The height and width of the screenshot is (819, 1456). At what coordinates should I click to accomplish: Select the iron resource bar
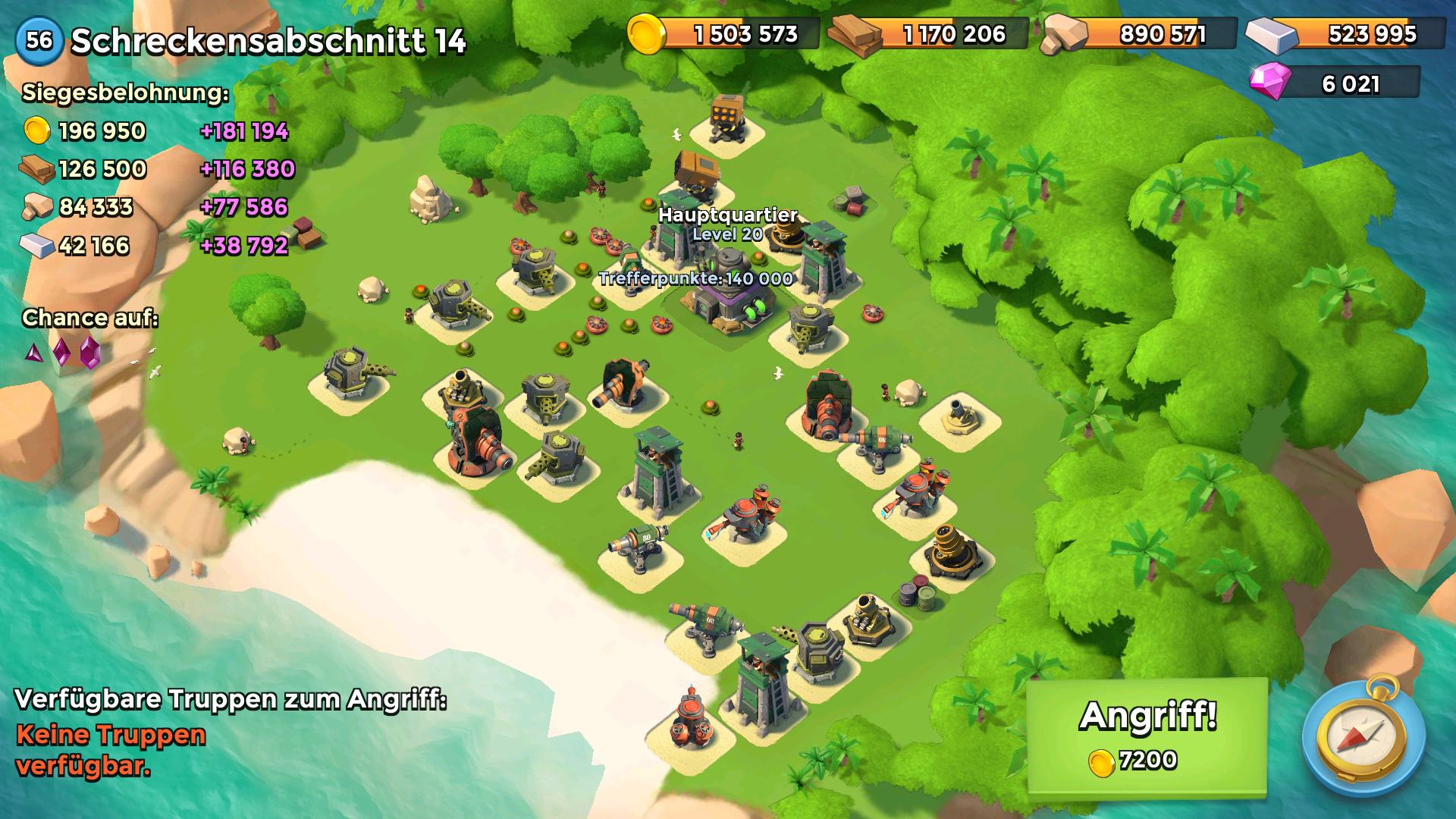tap(1348, 34)
